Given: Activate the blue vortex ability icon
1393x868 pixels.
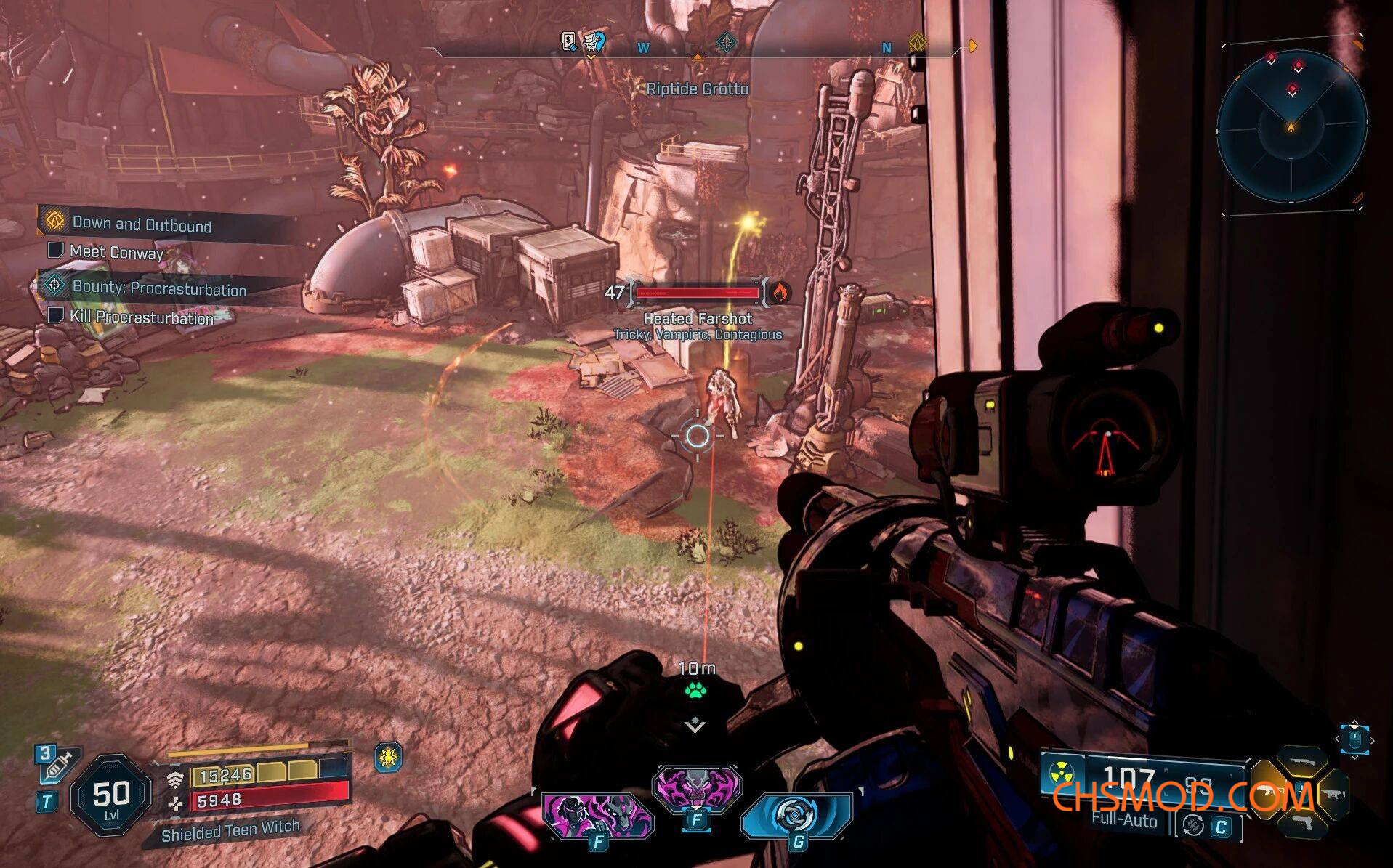Looking at the screenshot, I should [x=796, y=814].
